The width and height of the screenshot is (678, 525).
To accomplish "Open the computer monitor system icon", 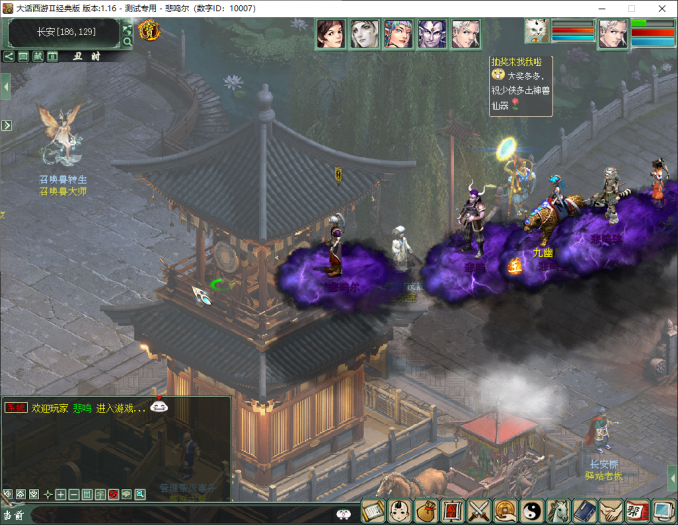I will pyautogui.click(x=663, y=511).
